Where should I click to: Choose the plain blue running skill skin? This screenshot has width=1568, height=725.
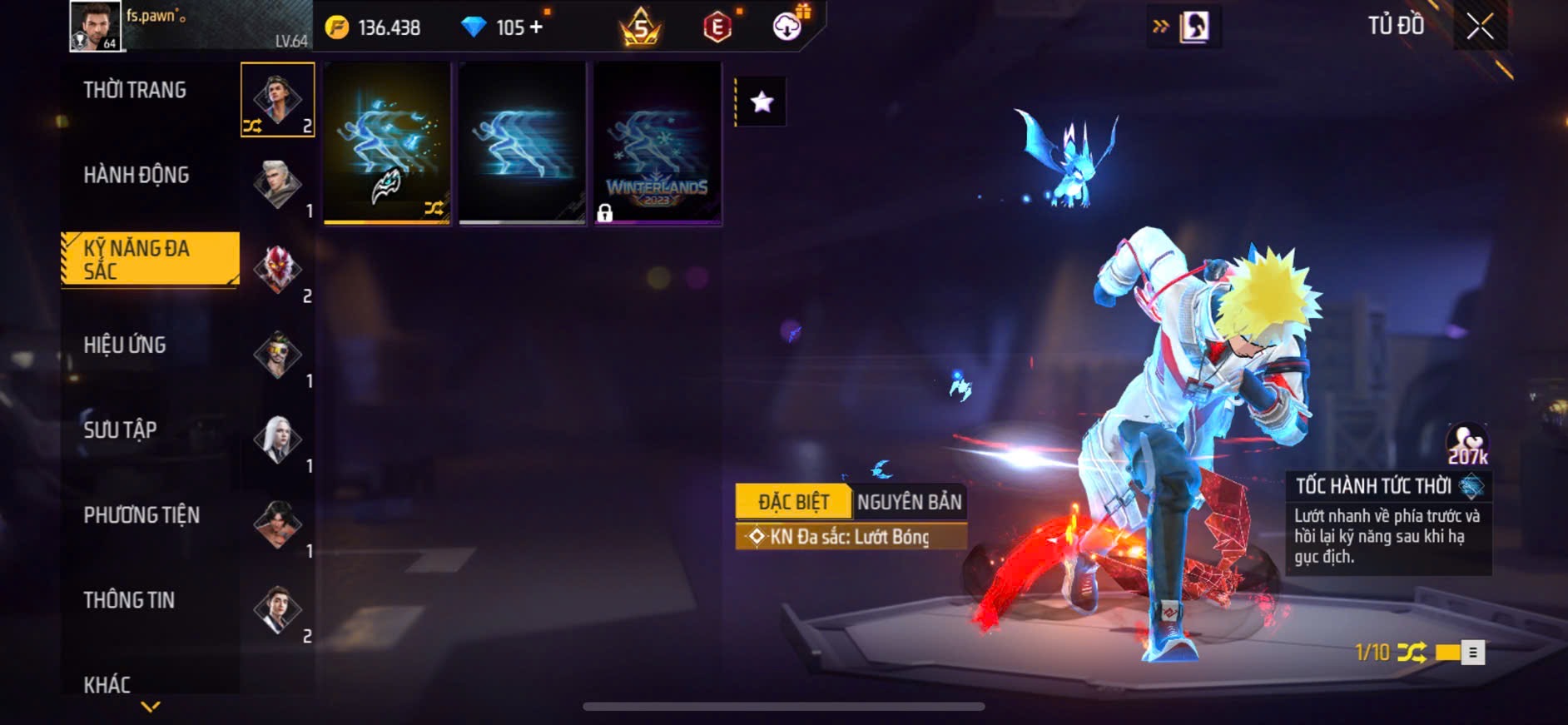[x=522, y=143]
